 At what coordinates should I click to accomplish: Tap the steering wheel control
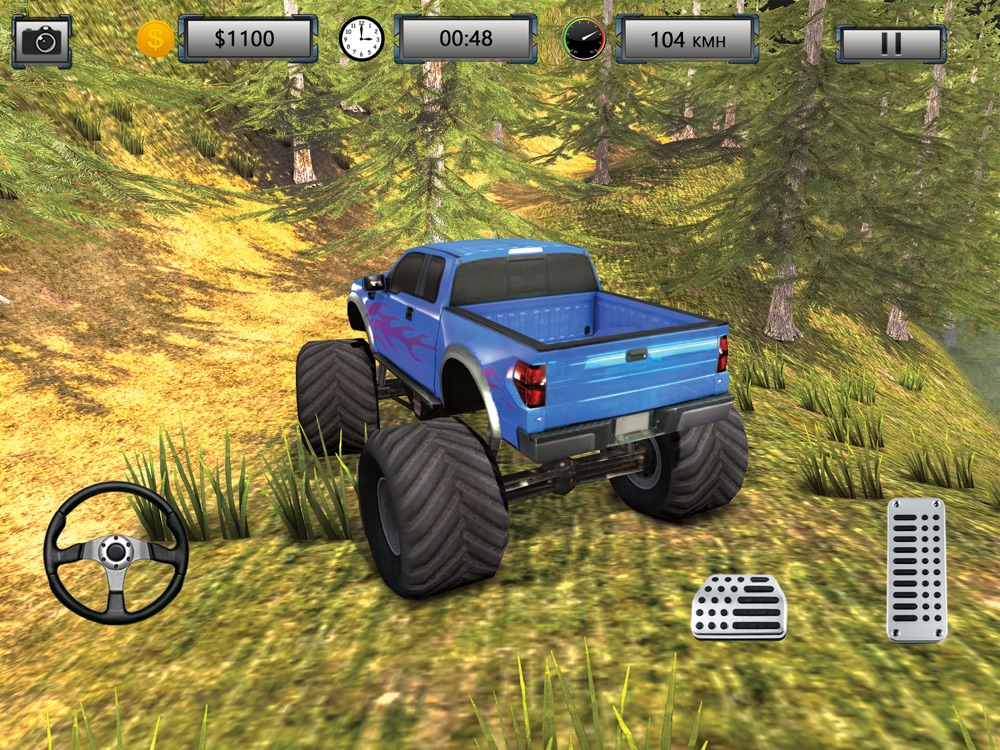coord(116,553)
